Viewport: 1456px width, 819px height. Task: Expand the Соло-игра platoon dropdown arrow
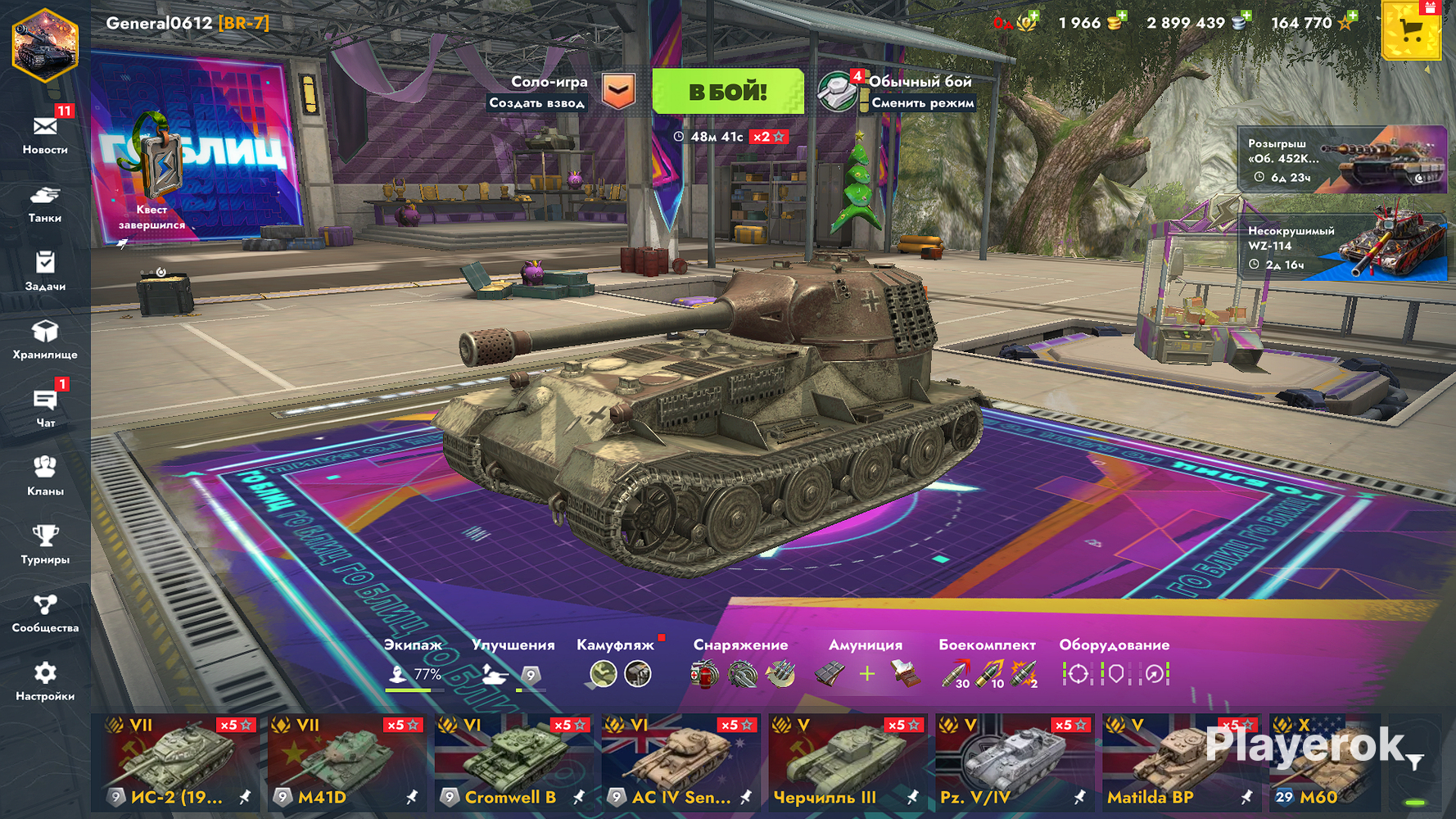point(618,92)
